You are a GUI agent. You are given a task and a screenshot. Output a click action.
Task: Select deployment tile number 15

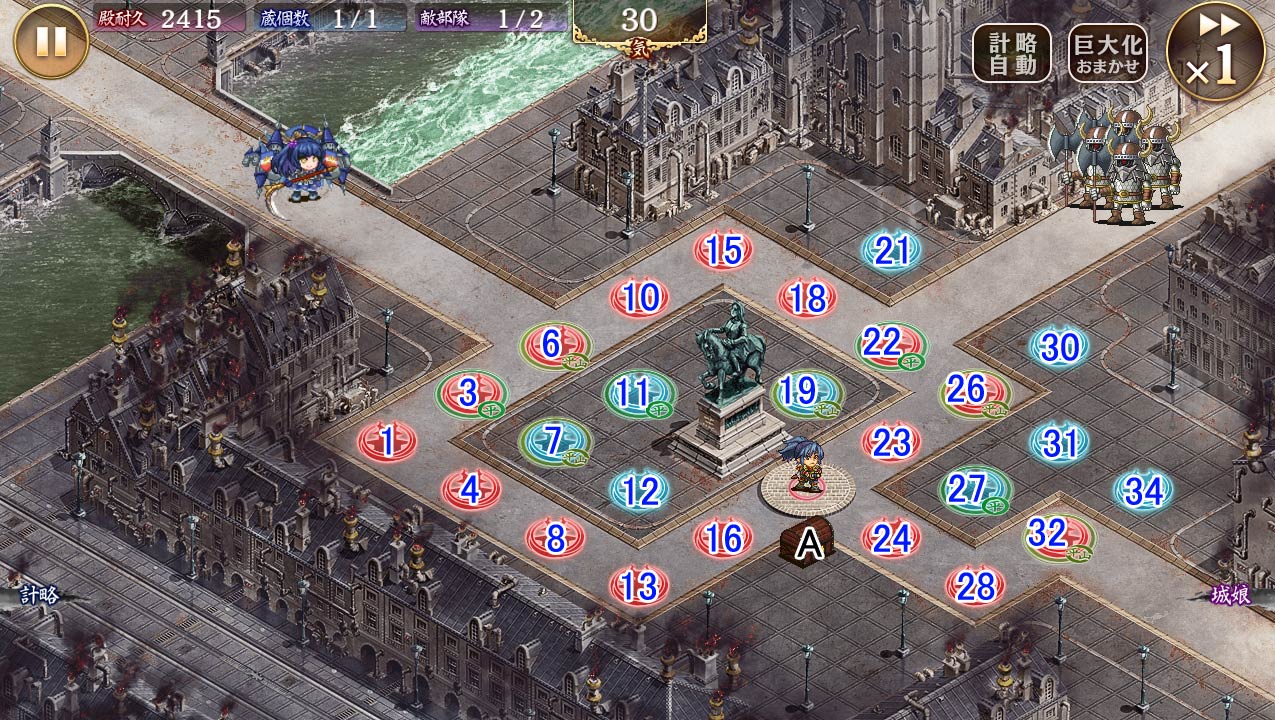[x=723, y=250]
